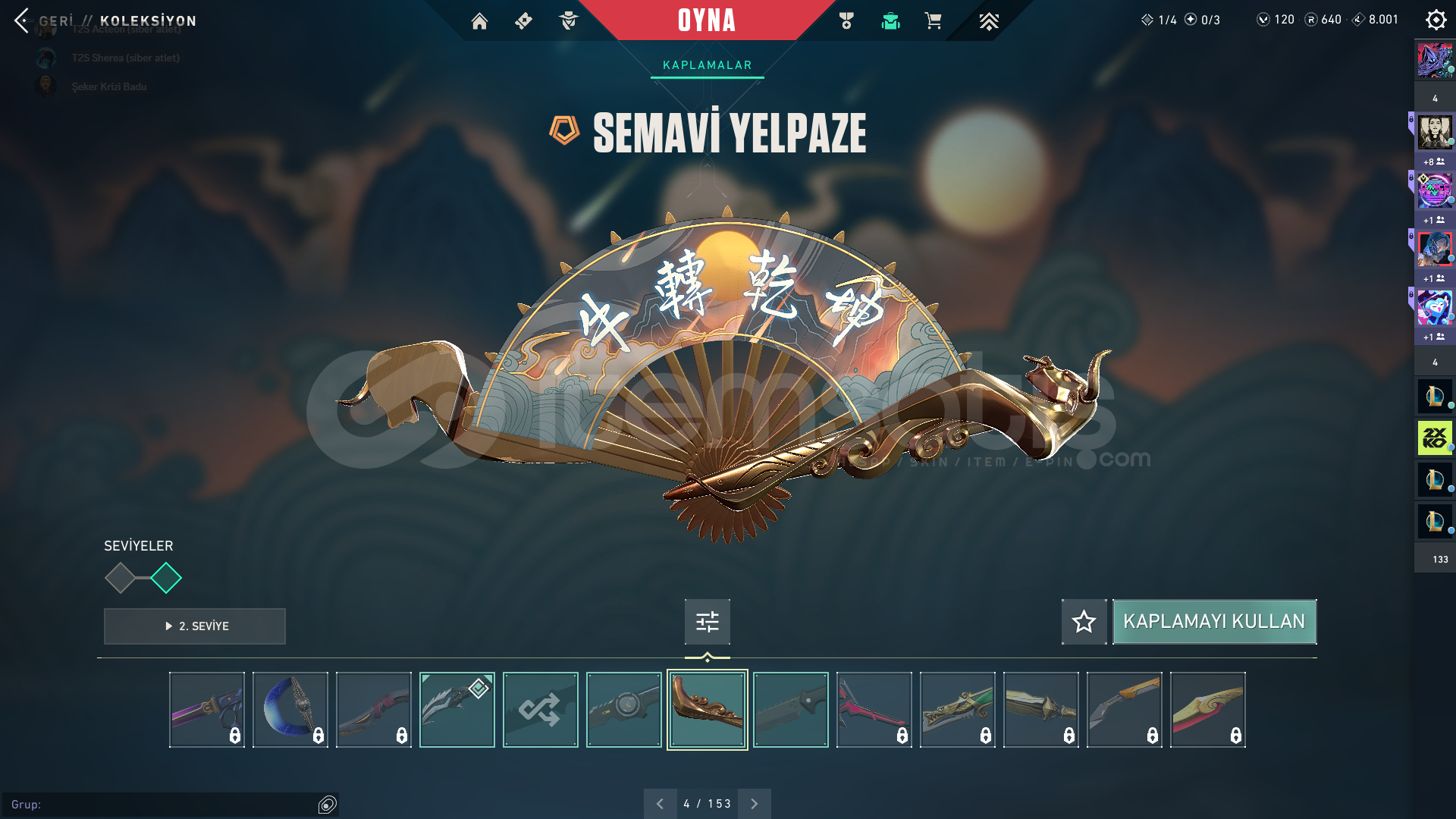Open the settings gear
Screen dimensions: 1456x819
pyautogui.click(x=1436, y=20)
